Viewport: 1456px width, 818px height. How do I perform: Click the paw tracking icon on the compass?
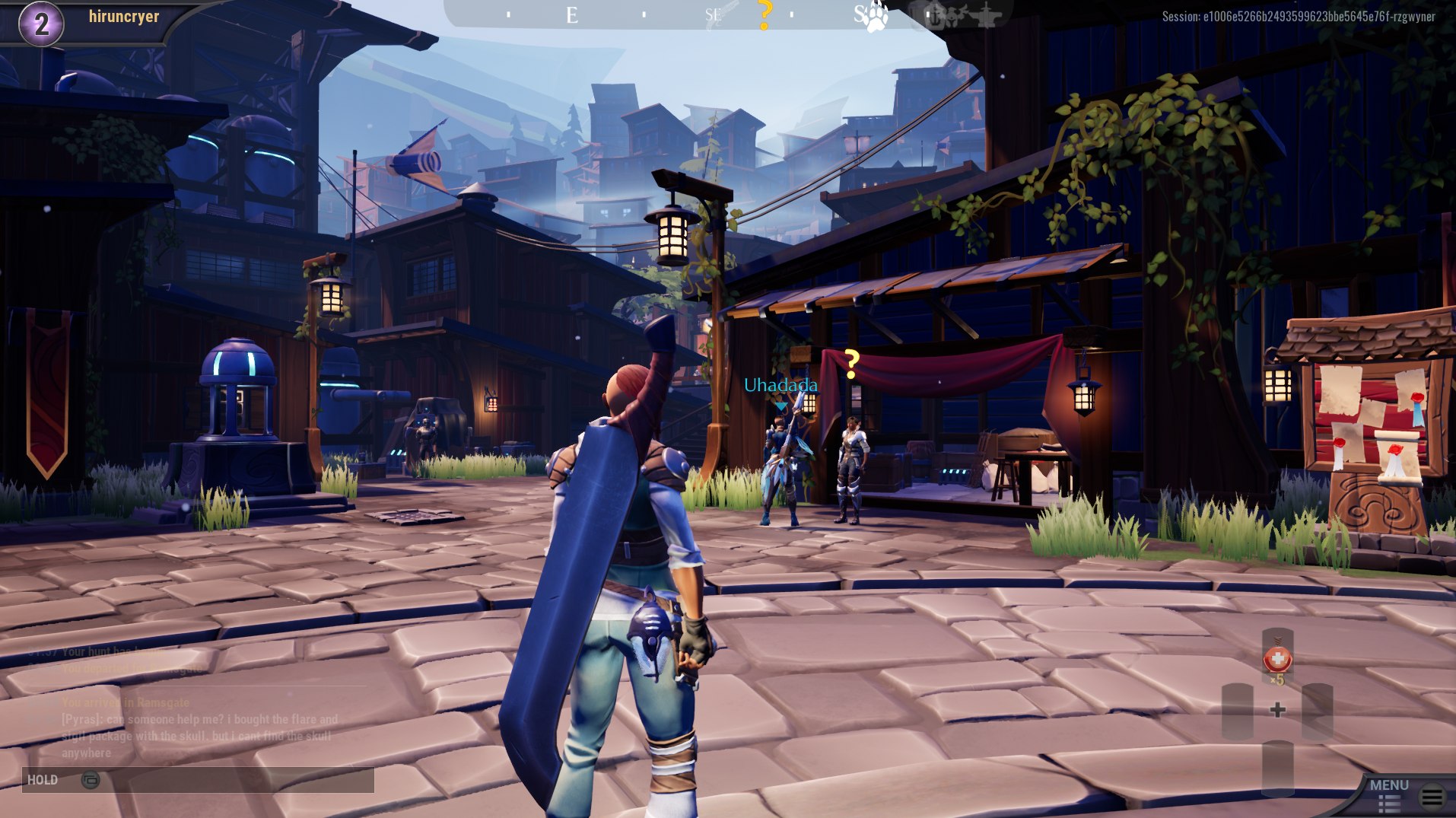[x=876, y=17]
